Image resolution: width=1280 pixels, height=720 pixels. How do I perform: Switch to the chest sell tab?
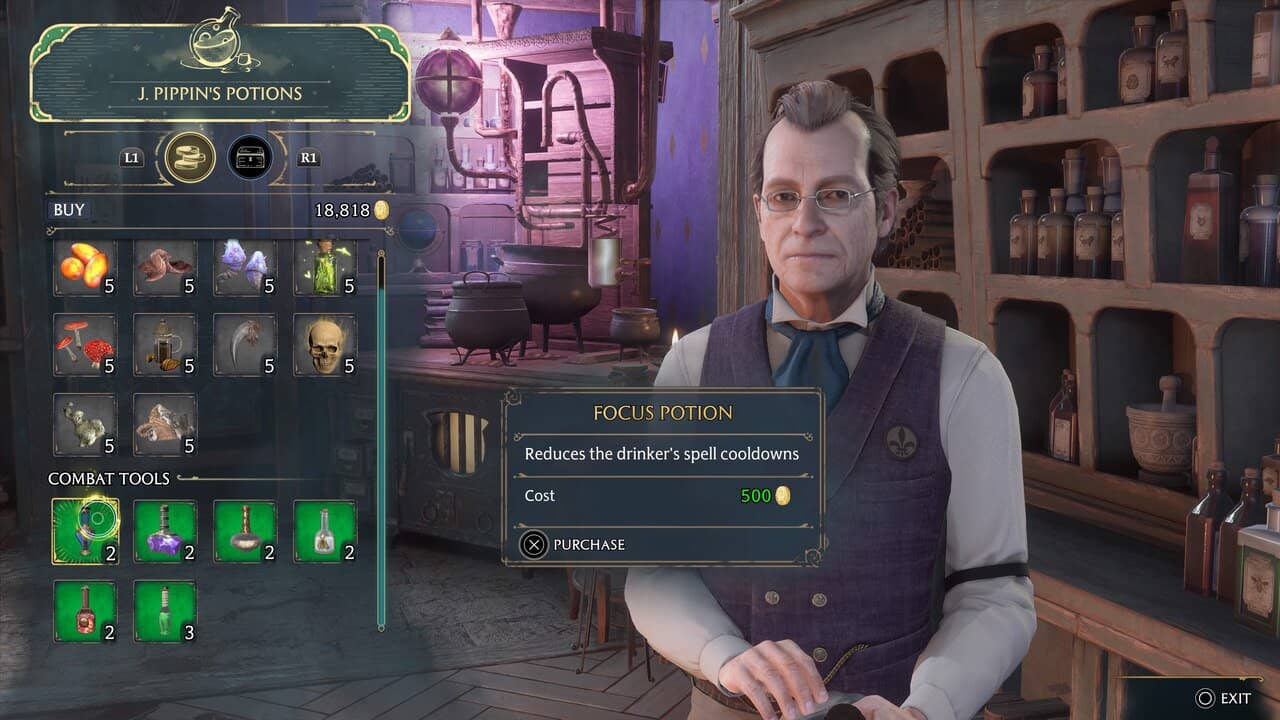point(250,158)
